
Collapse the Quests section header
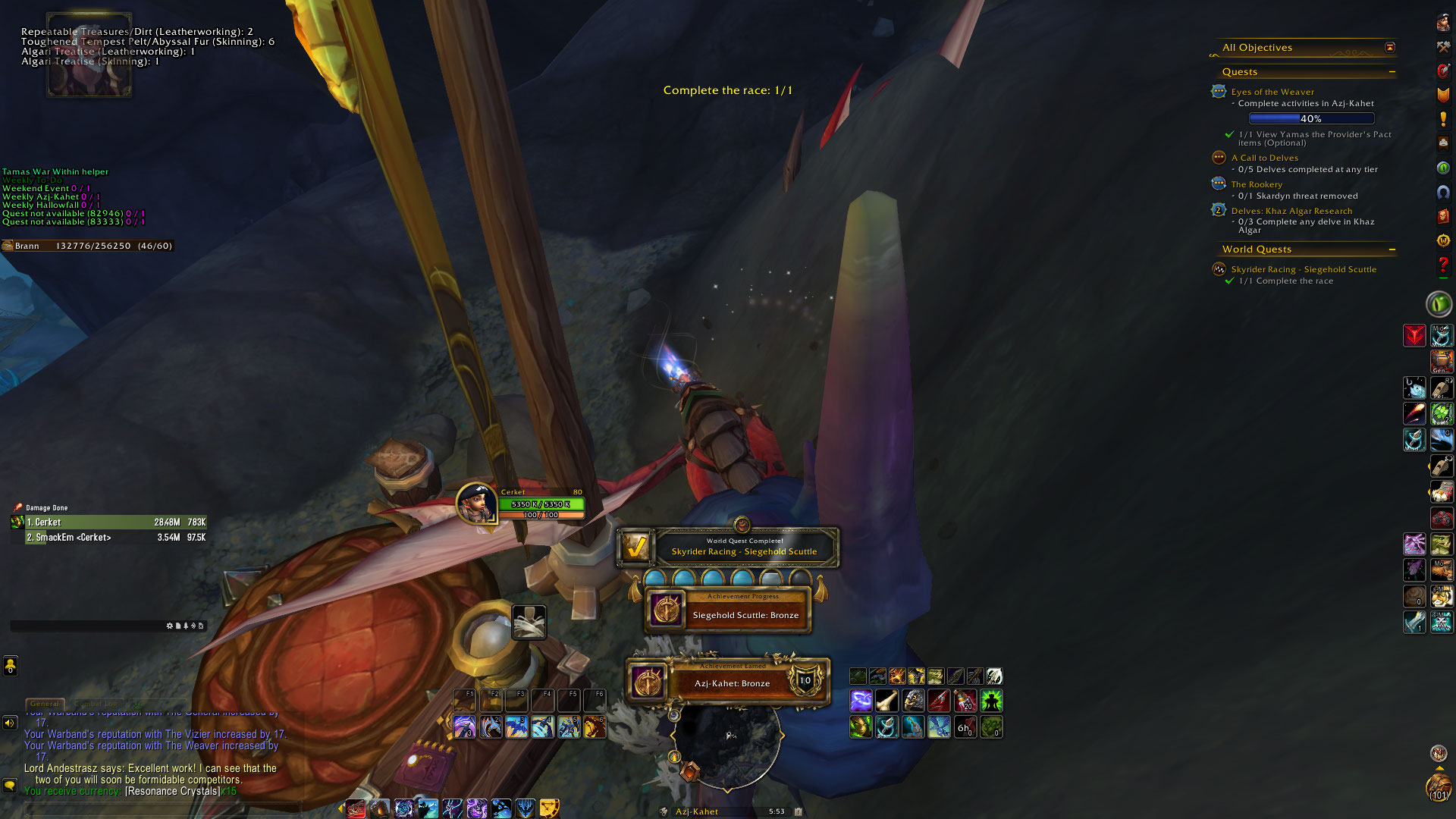[1392, 72]
